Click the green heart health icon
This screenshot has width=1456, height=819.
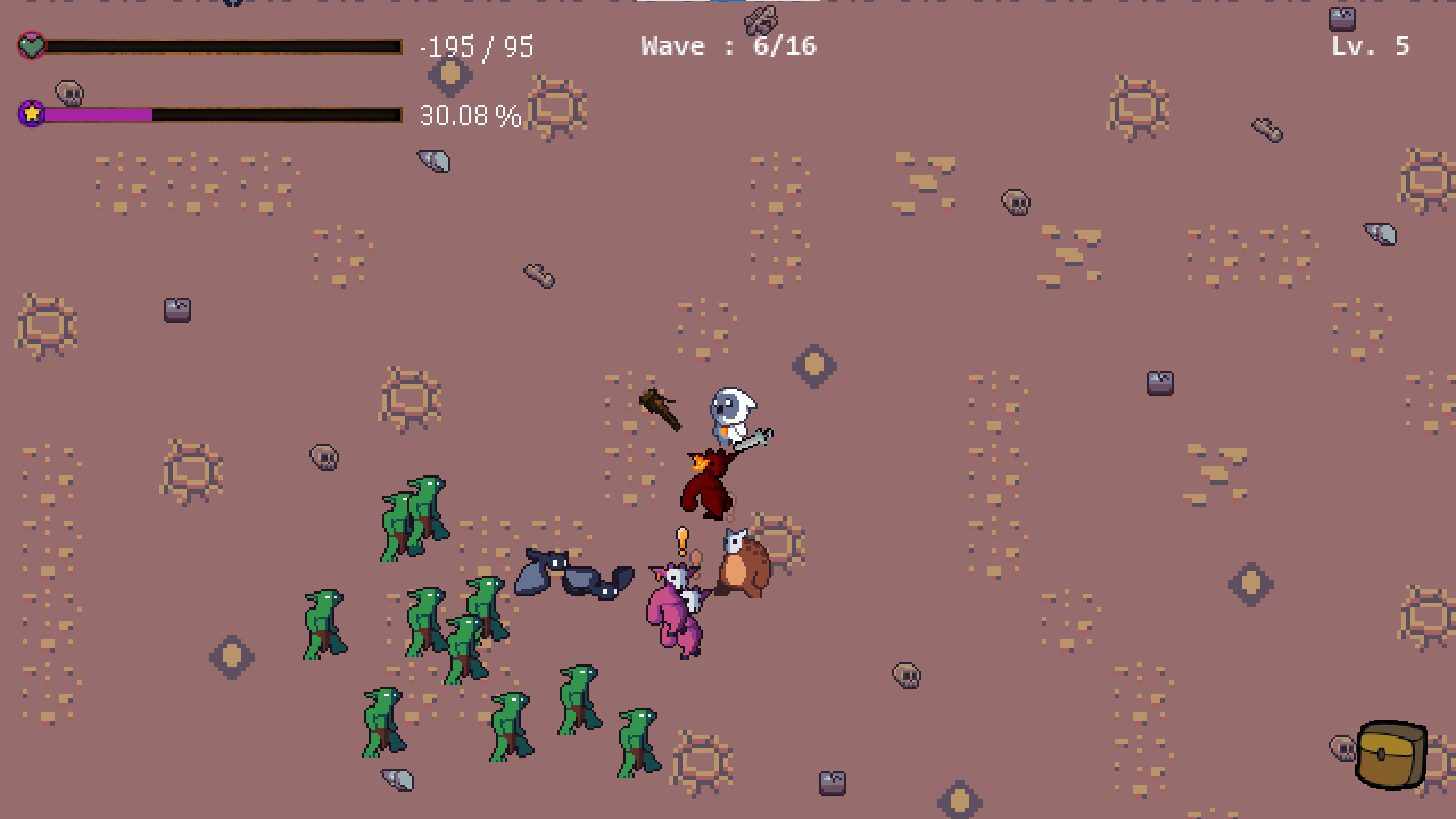31,45
